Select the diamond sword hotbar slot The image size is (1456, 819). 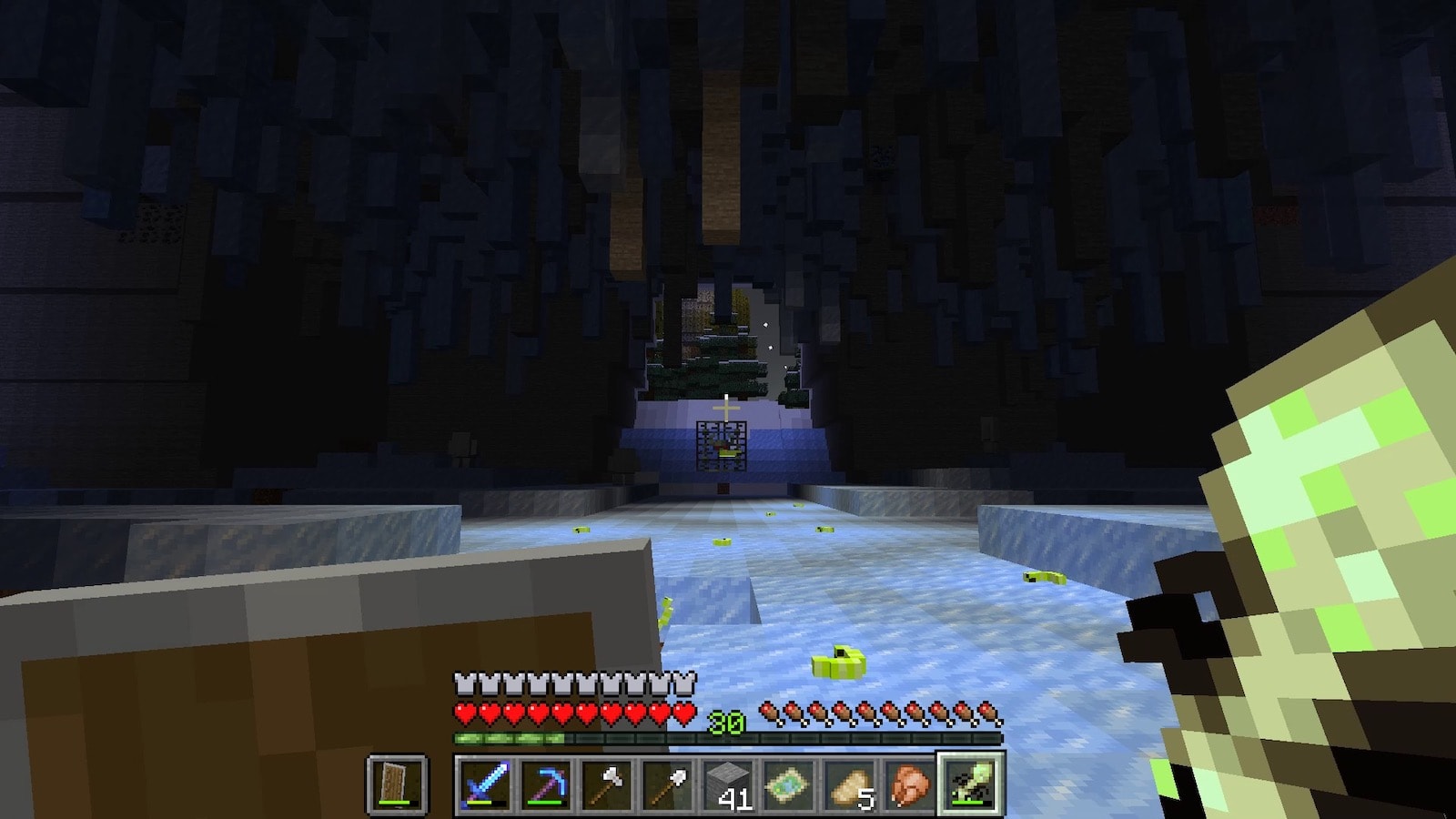tap(484, 784)
